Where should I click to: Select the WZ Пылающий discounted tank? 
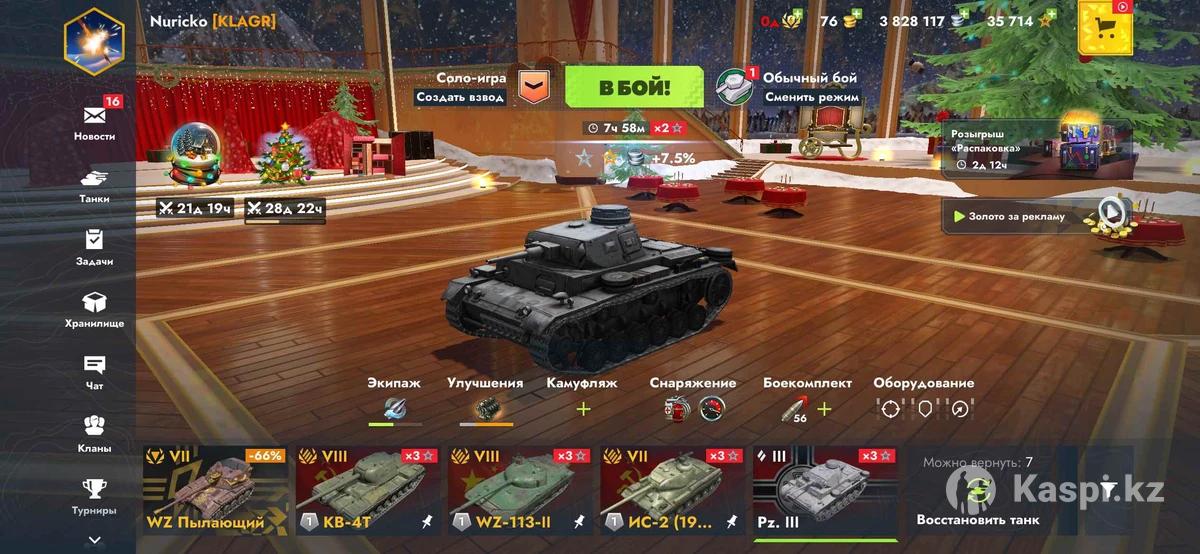pos(214,491)
